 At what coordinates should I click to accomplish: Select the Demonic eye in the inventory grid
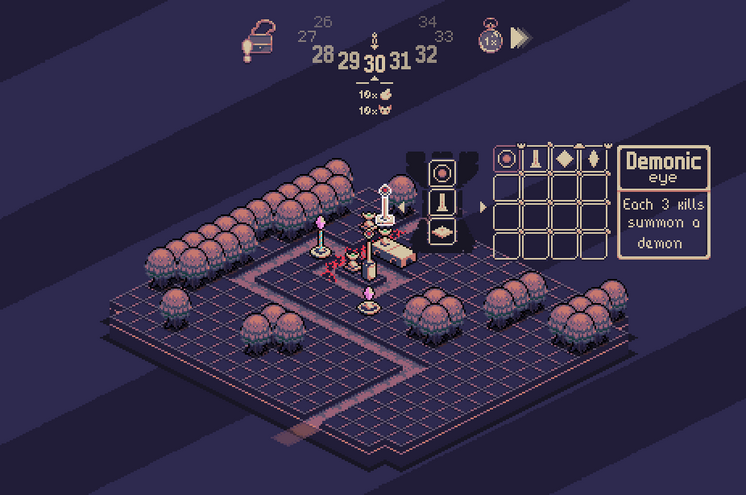tap(507, 159)
